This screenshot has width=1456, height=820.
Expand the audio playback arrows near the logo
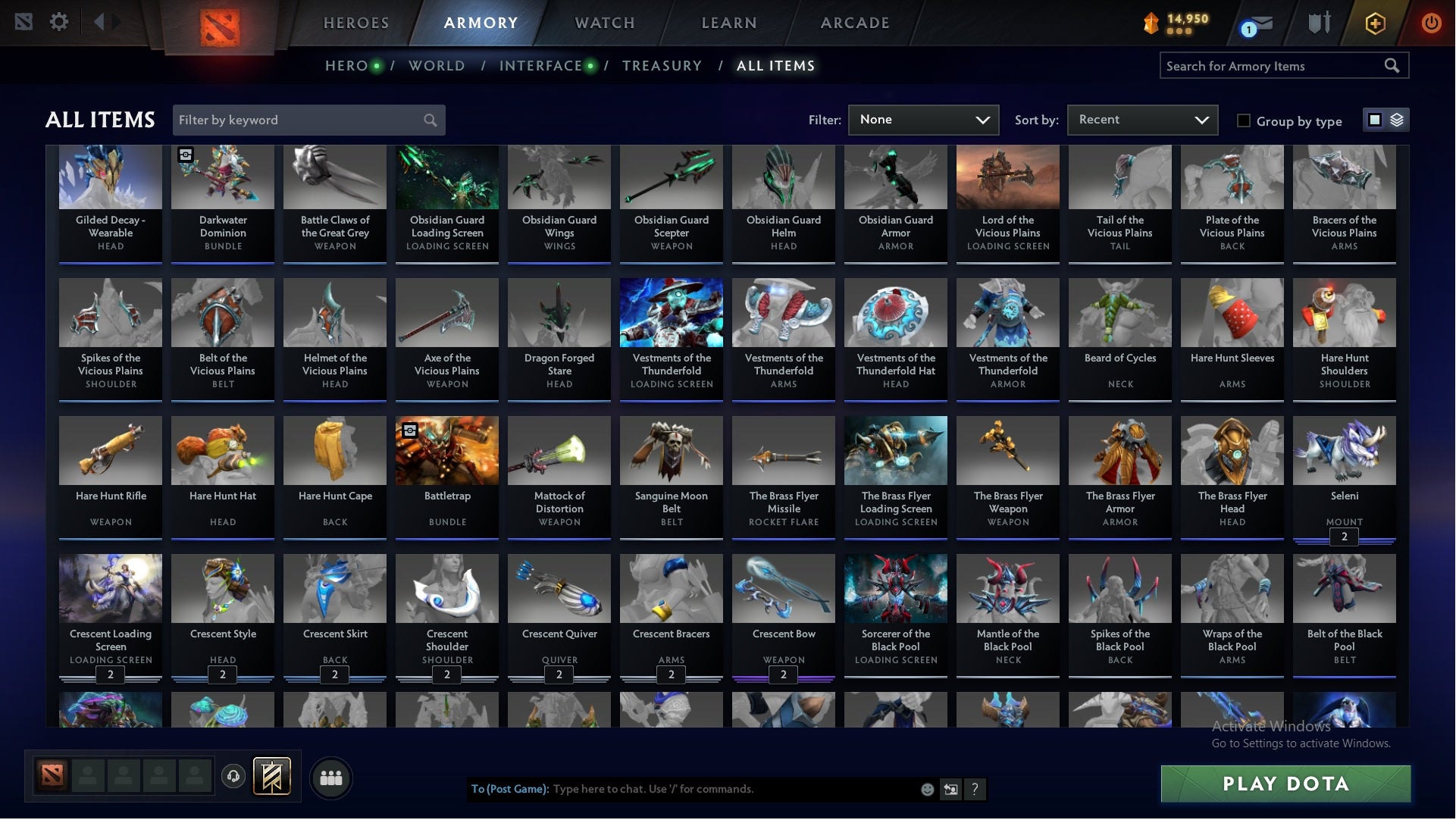[106, 22]
